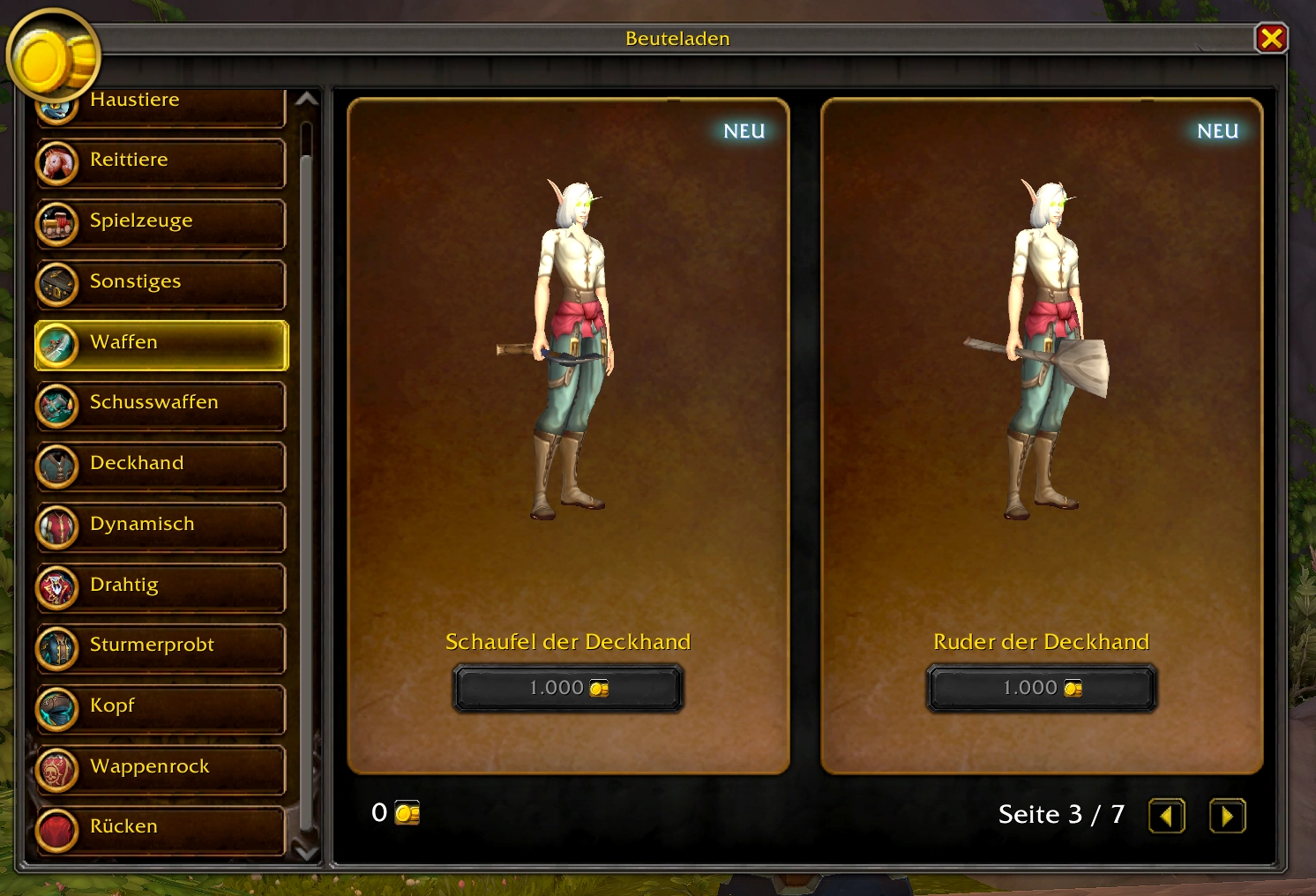Go to the previous shop page

click(1166, 816)
